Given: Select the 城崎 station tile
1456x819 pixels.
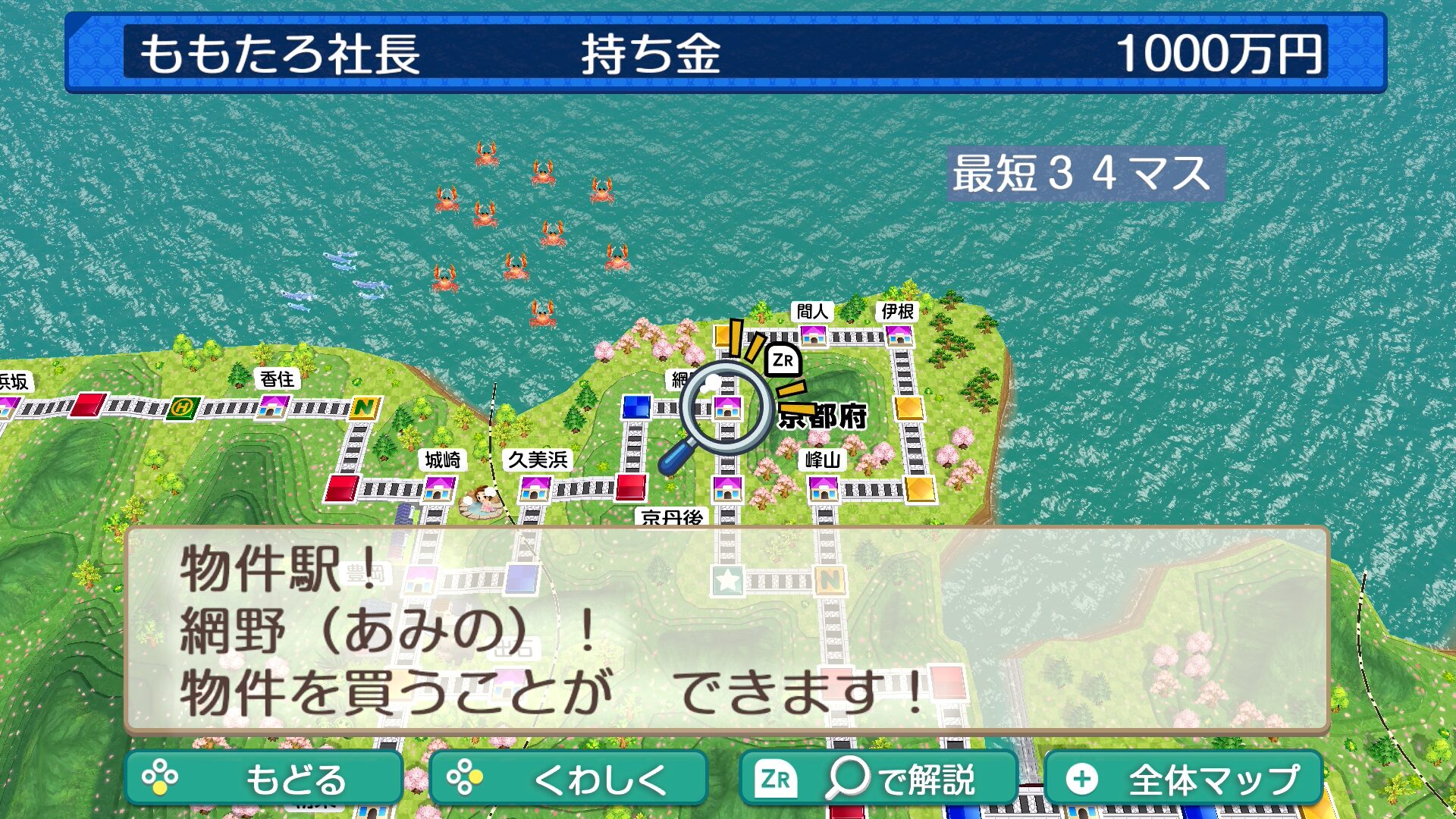Looking at the screenshot, I should coord(438,489).
